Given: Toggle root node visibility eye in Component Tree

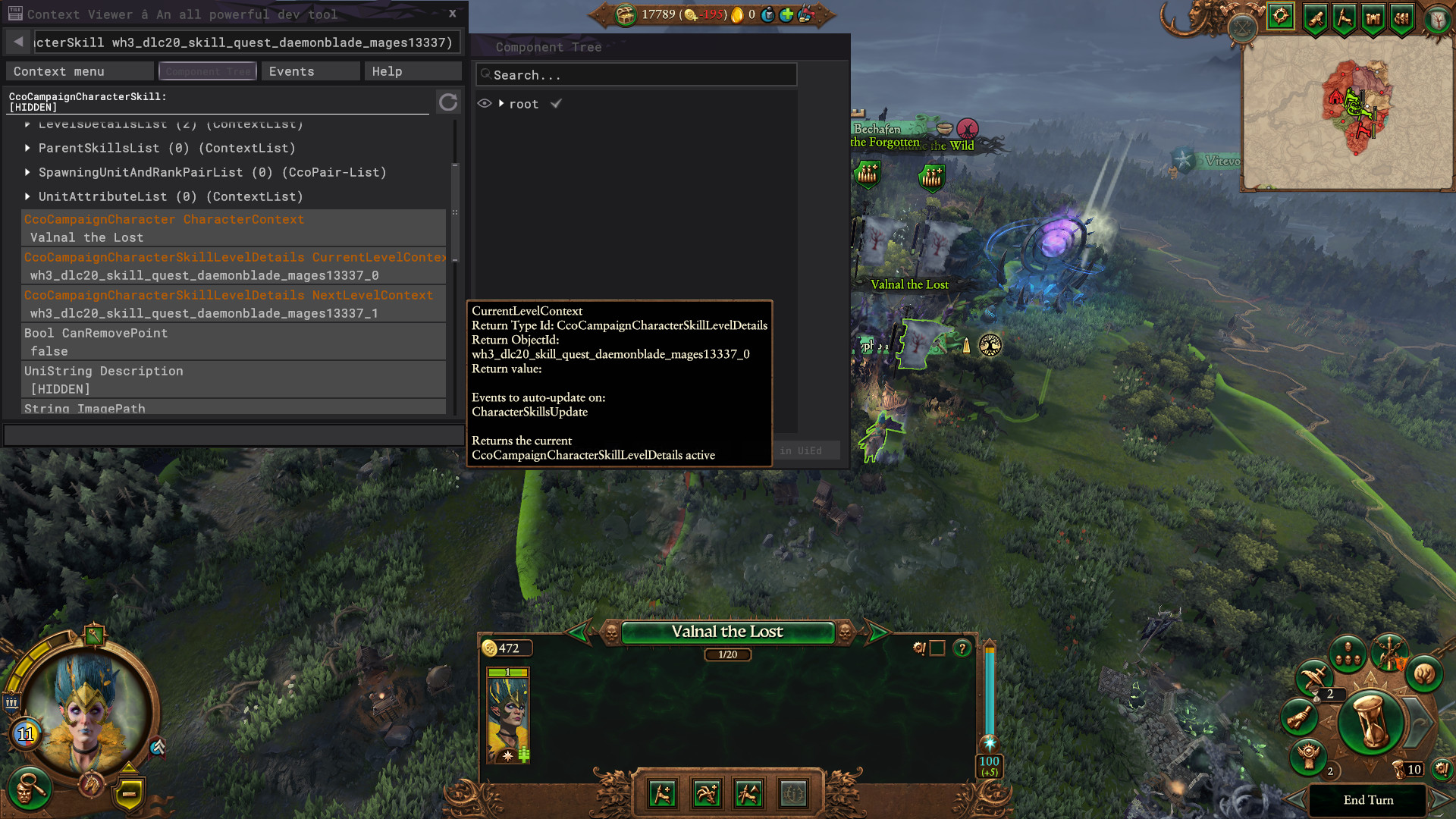Looking at the screenshot, I should 485,104.
